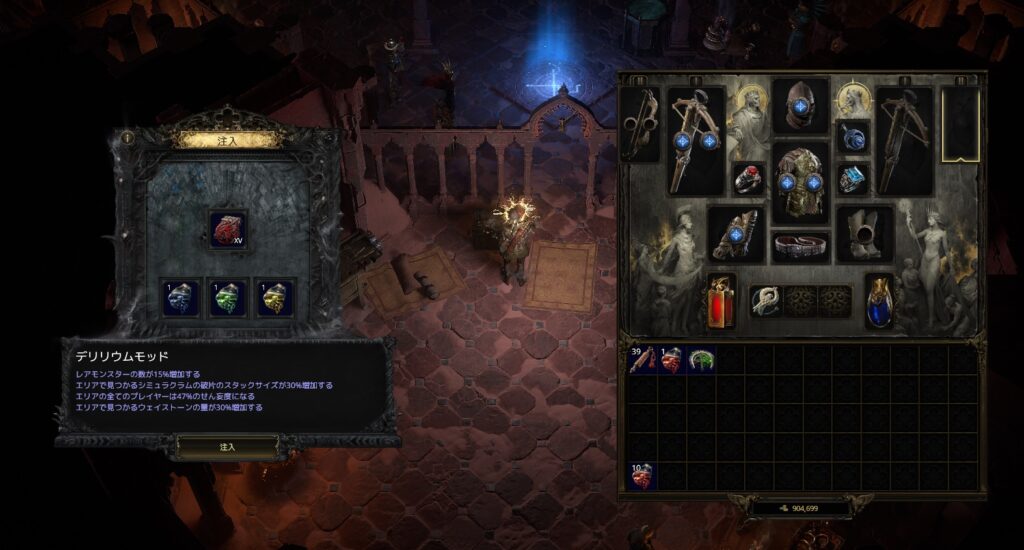Select the red gem ring slot

(x=748, y=179)
